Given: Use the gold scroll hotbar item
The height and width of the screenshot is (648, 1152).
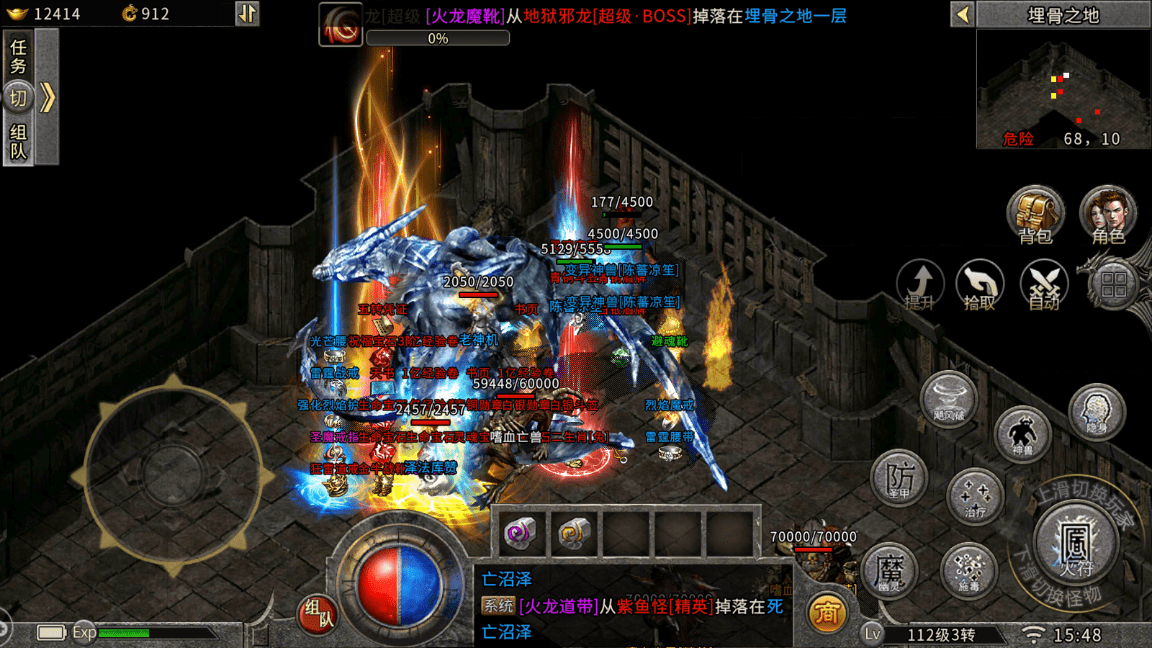Looking at the screenshot, I should pos(574,533).
